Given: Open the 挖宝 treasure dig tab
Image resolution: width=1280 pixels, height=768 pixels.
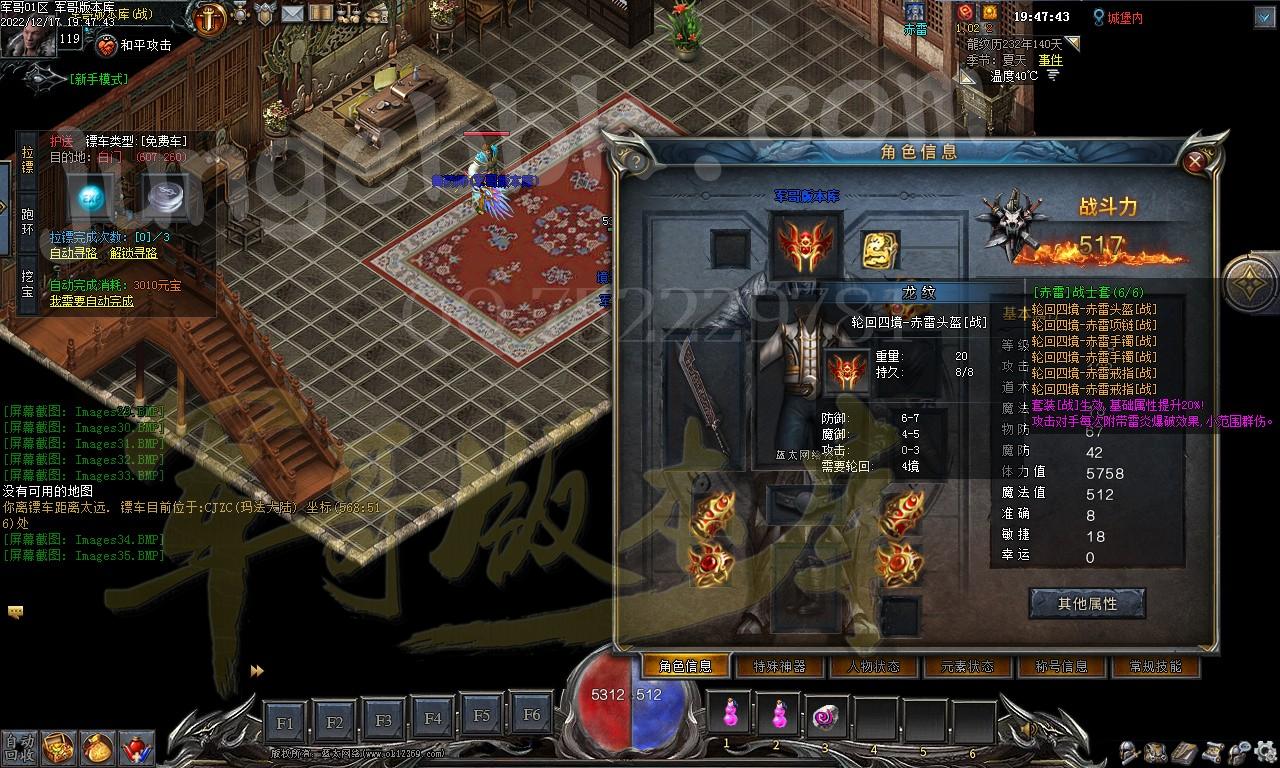Looking at the screenshot, I should click(x=27, y=282).
